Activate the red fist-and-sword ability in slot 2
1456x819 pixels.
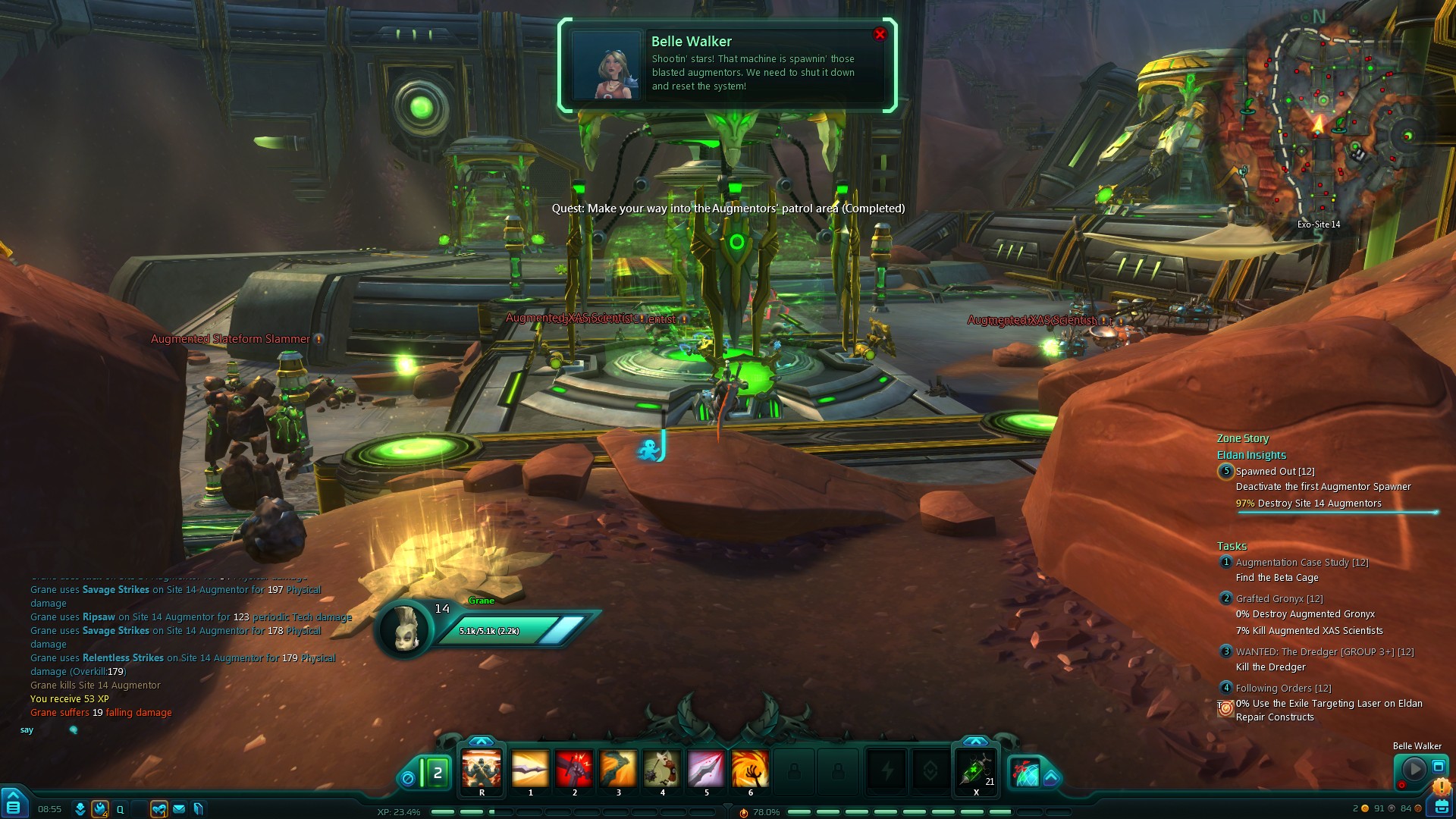[x=574, y=769]
